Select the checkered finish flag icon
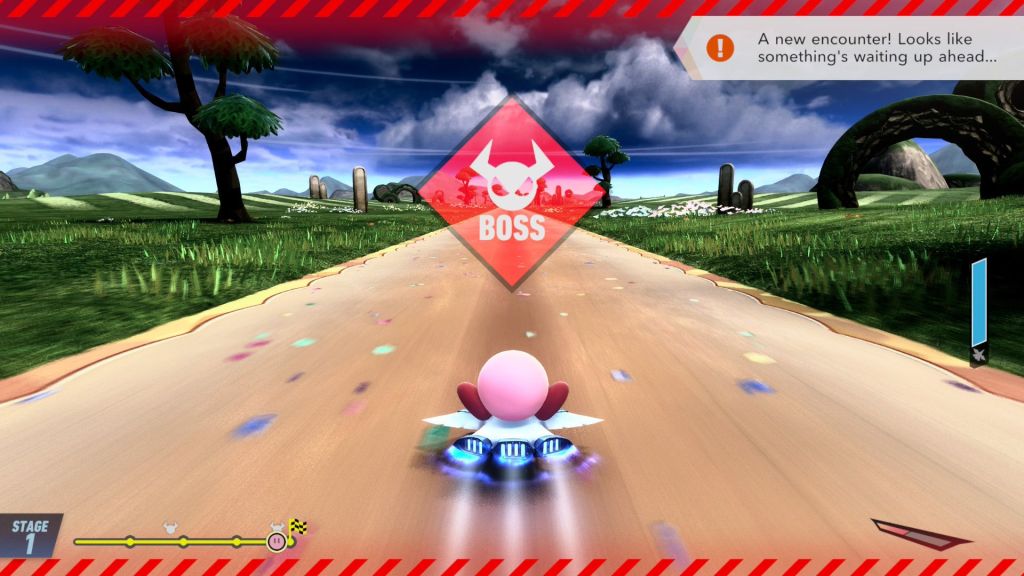 (298, 526)
